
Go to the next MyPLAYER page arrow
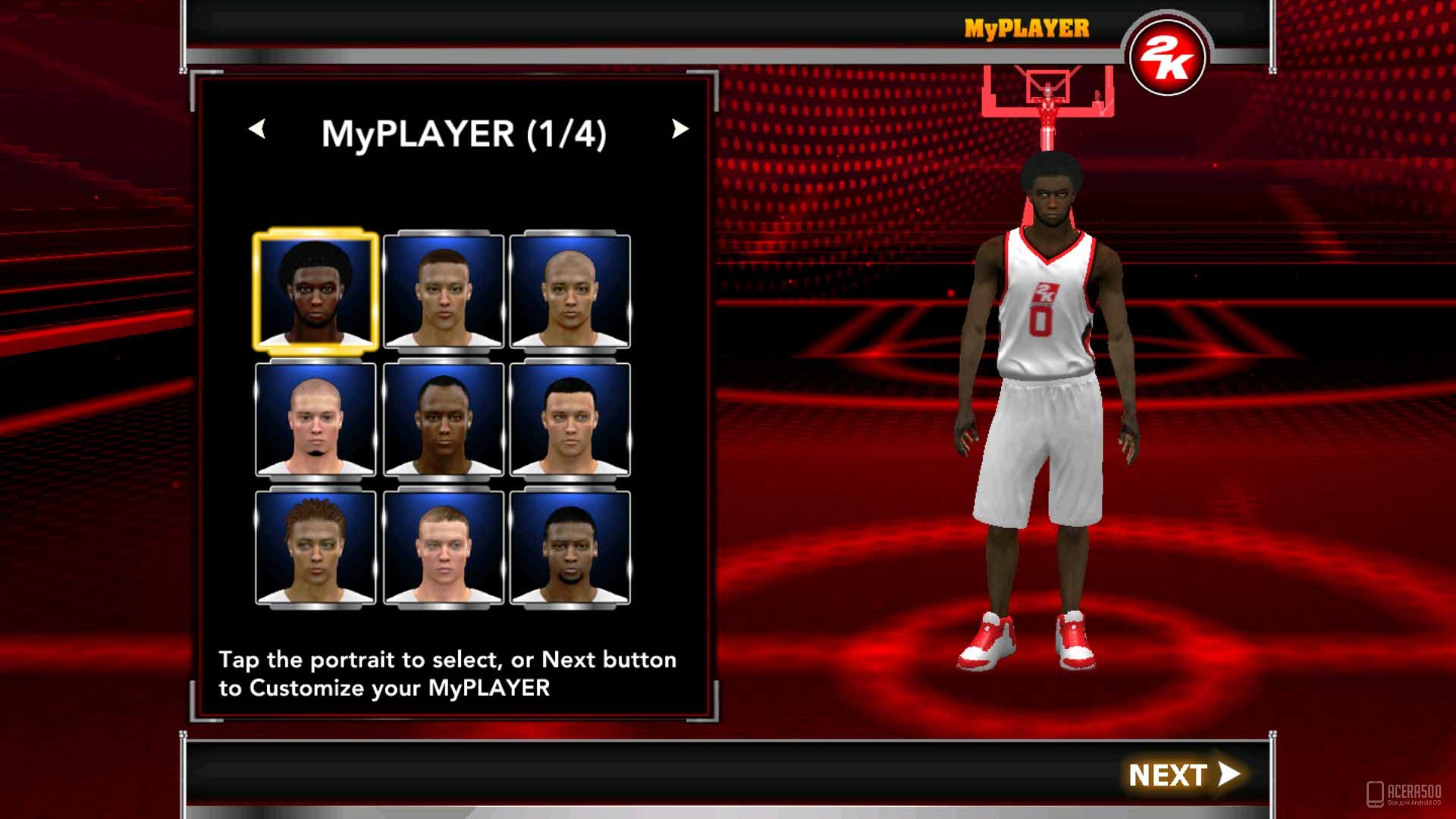point(679,130)
